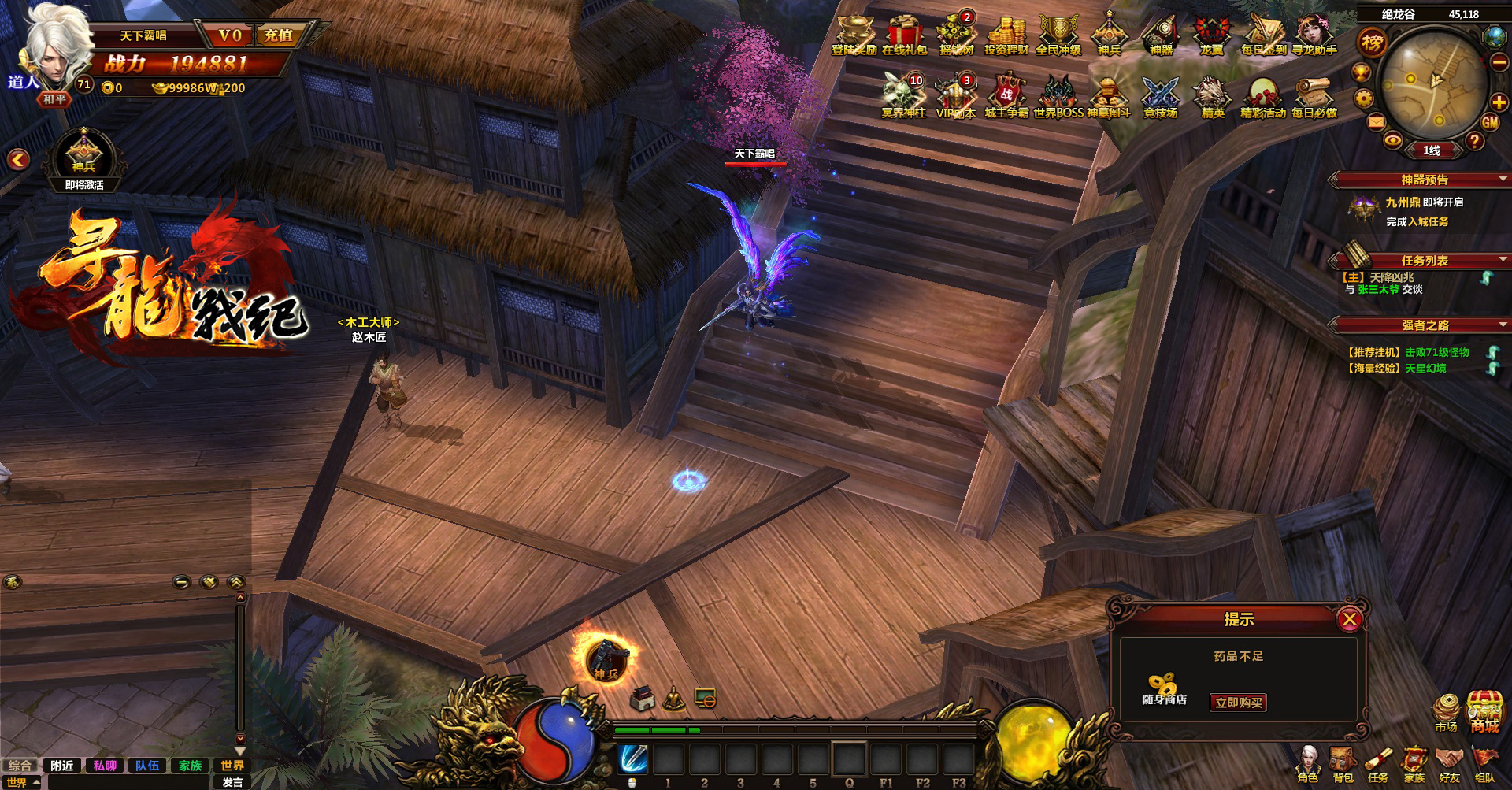Screen dimensions: 1512x790
Task: Activate the blue slash skill in the hotbar
Action: coord(632,759)
